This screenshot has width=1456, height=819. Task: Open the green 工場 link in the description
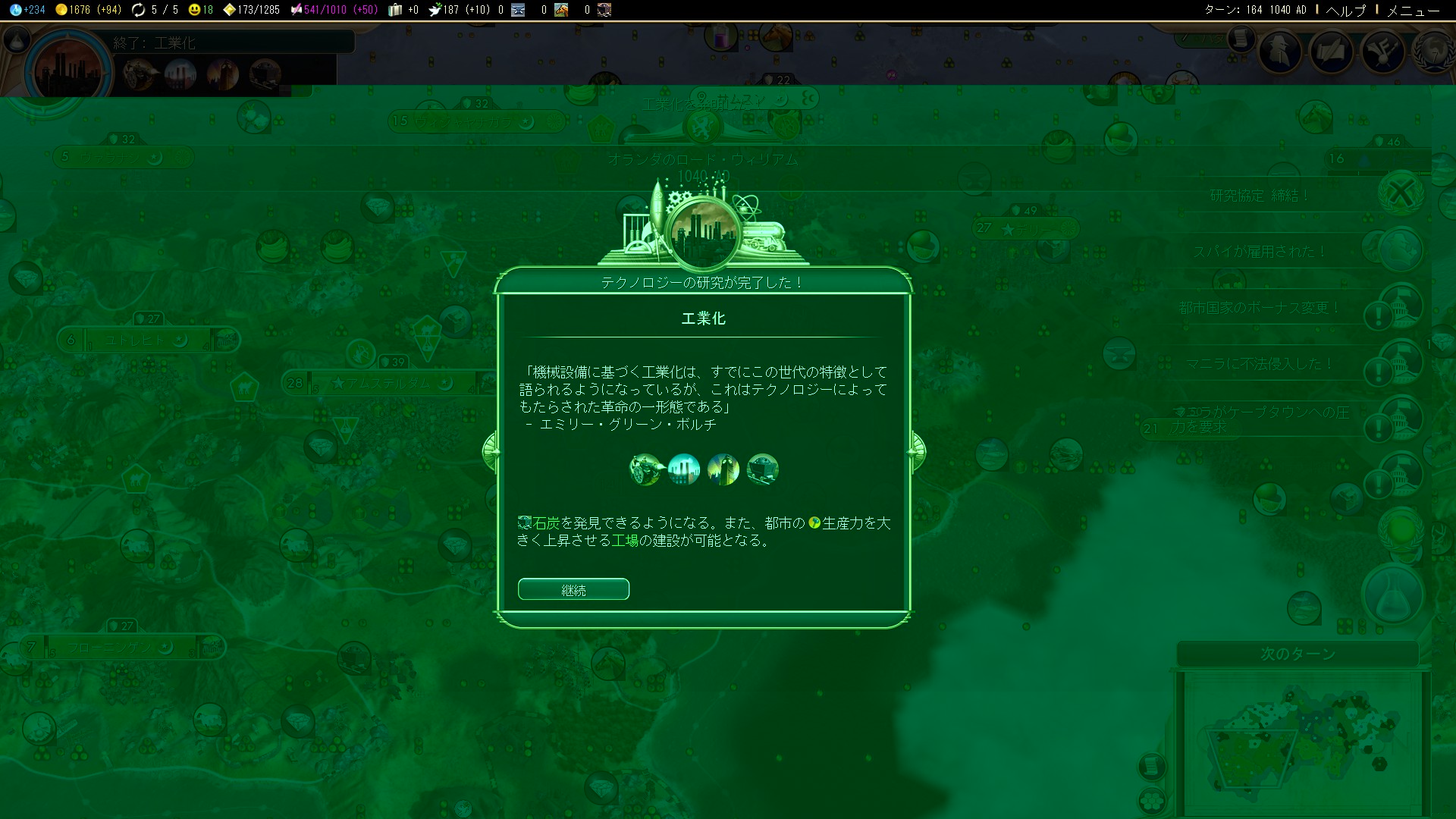pos(625,541)
